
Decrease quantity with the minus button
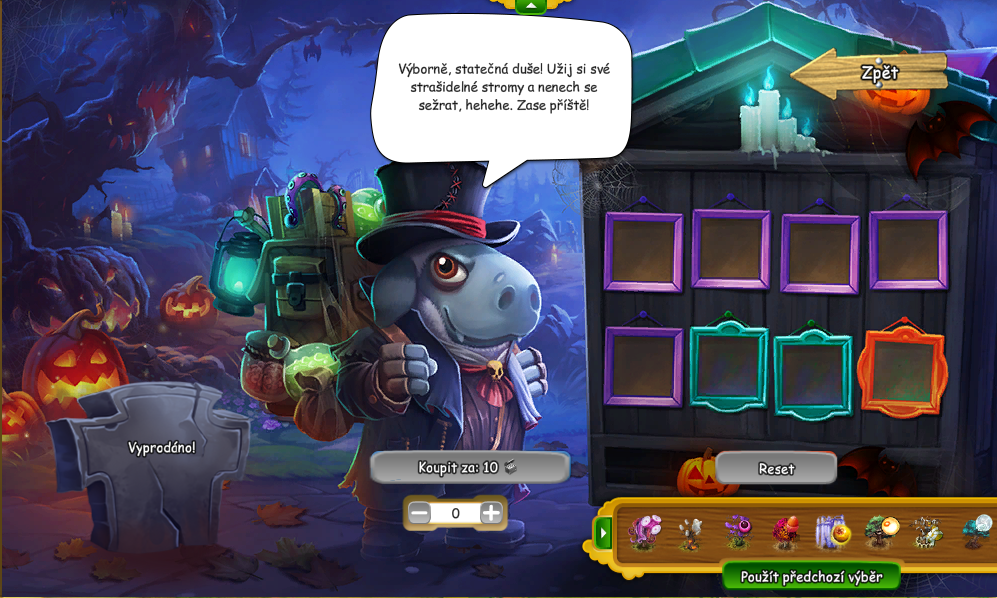[x=420, y=513]
